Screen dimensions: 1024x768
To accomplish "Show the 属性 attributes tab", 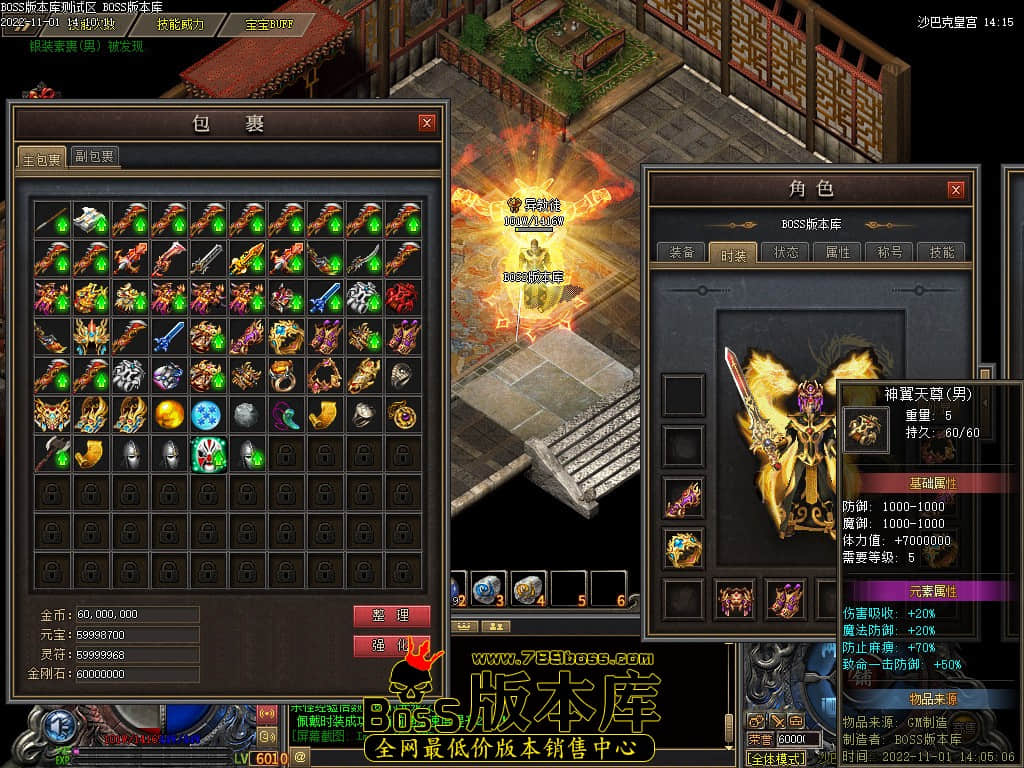I will (837, 252).
